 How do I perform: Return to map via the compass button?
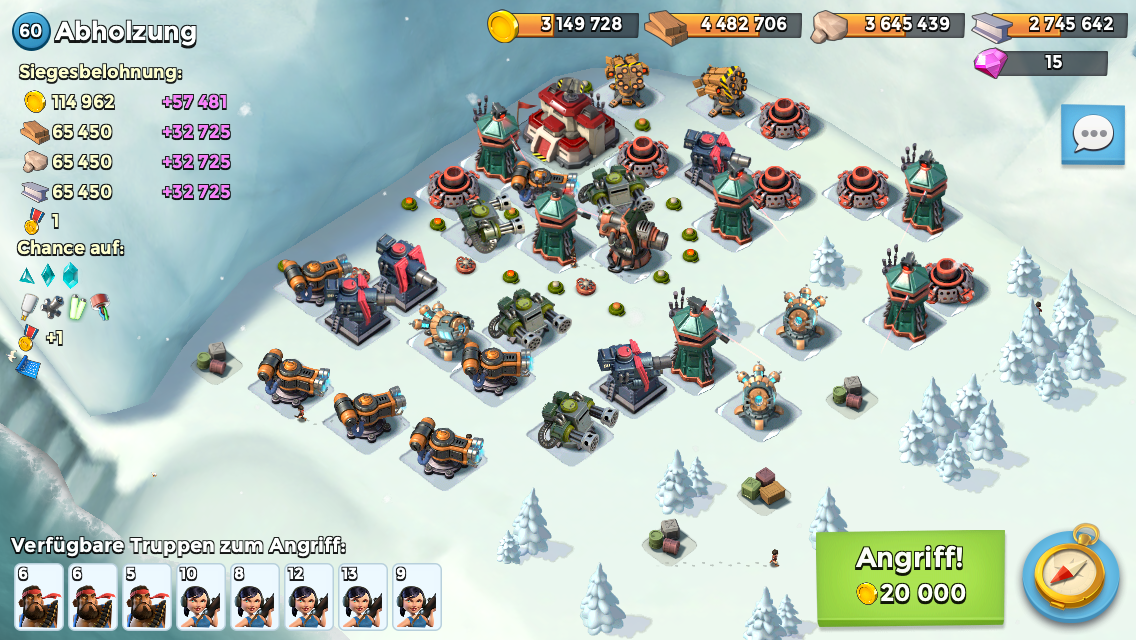(1070, 574)
